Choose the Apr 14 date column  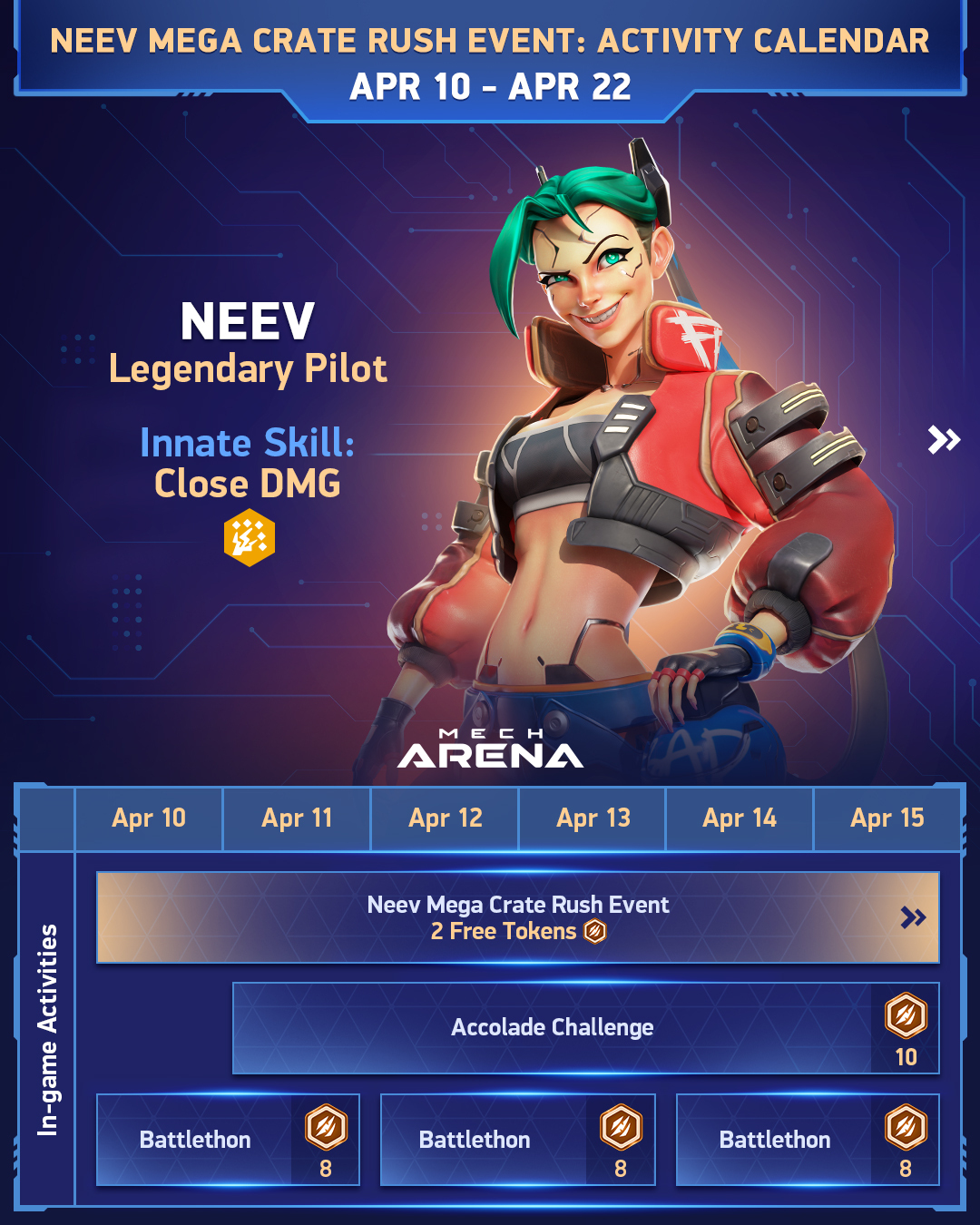(x=740, y=818)
